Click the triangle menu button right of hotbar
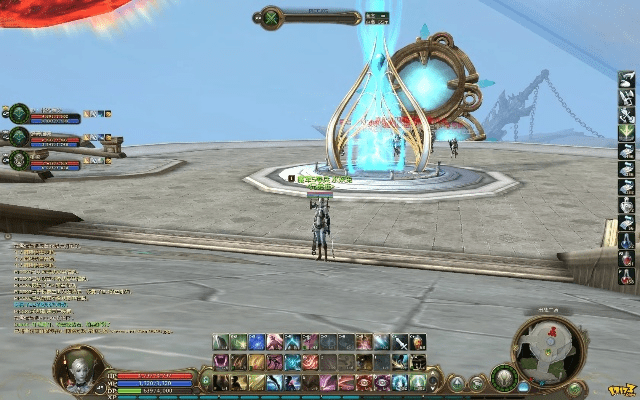The width and height of the screenshot is (640, 400). pyautogui.click(x=456, y=382)
